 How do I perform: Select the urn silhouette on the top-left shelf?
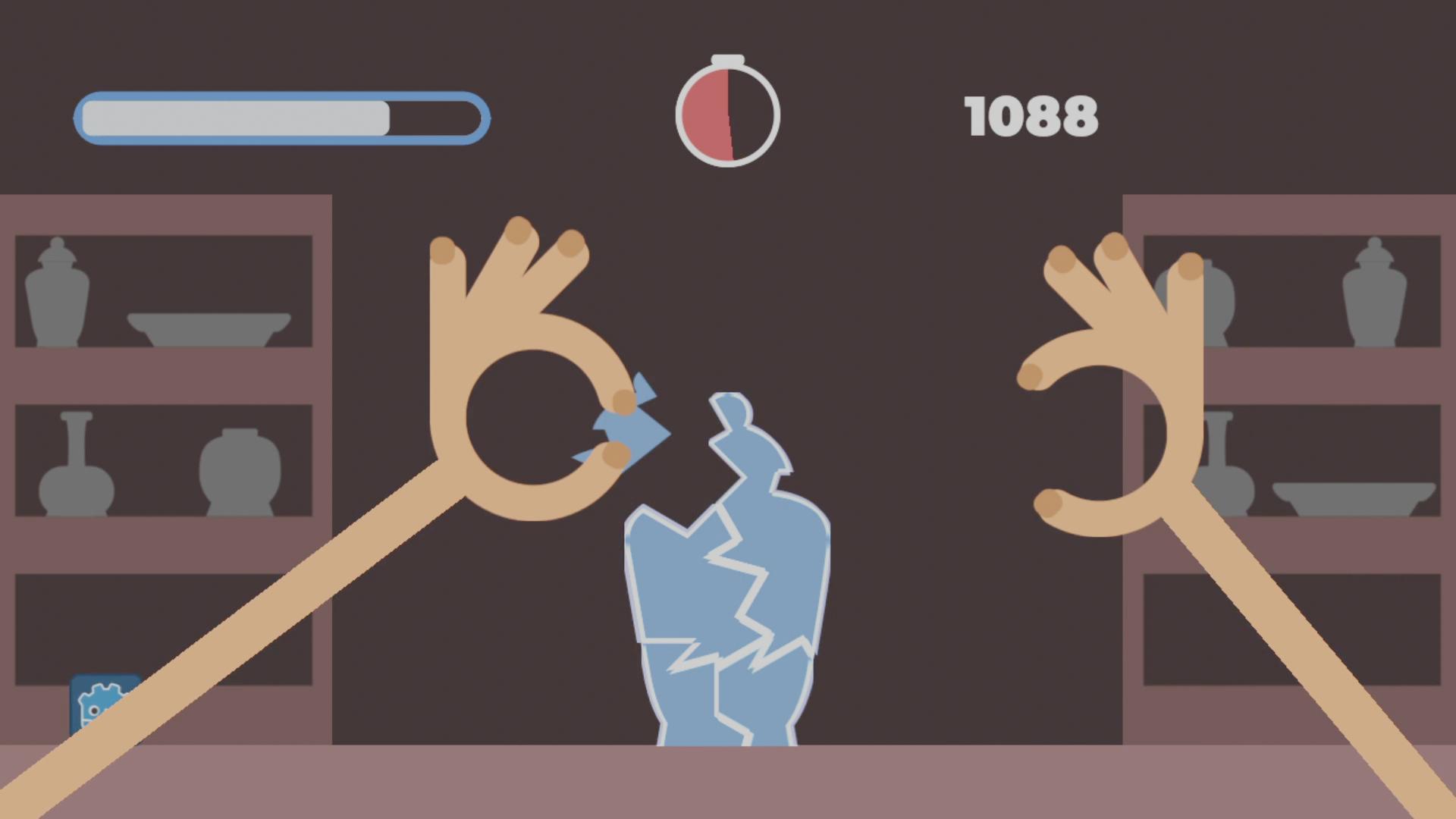(57, 292)
